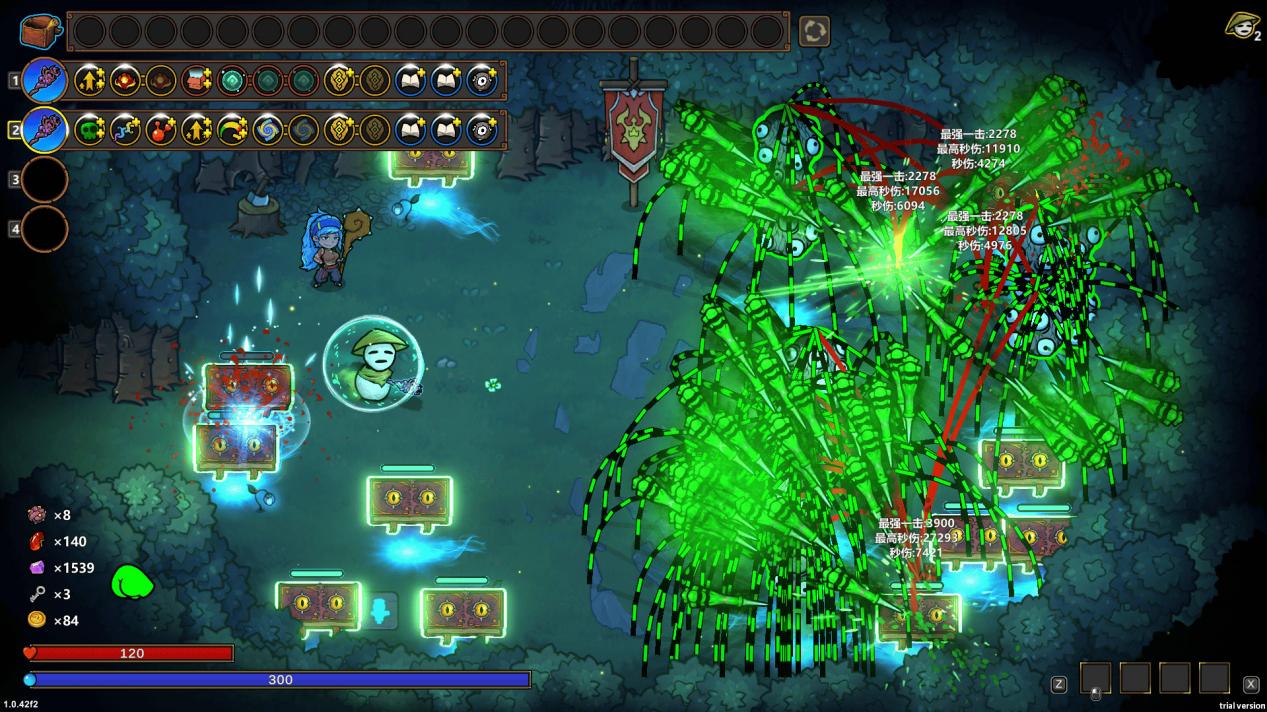Image resolution: width=1267 pixels, height=712 pixels.
Task: Choose the blue lightning squiggle rune
Action: point(125,129)
